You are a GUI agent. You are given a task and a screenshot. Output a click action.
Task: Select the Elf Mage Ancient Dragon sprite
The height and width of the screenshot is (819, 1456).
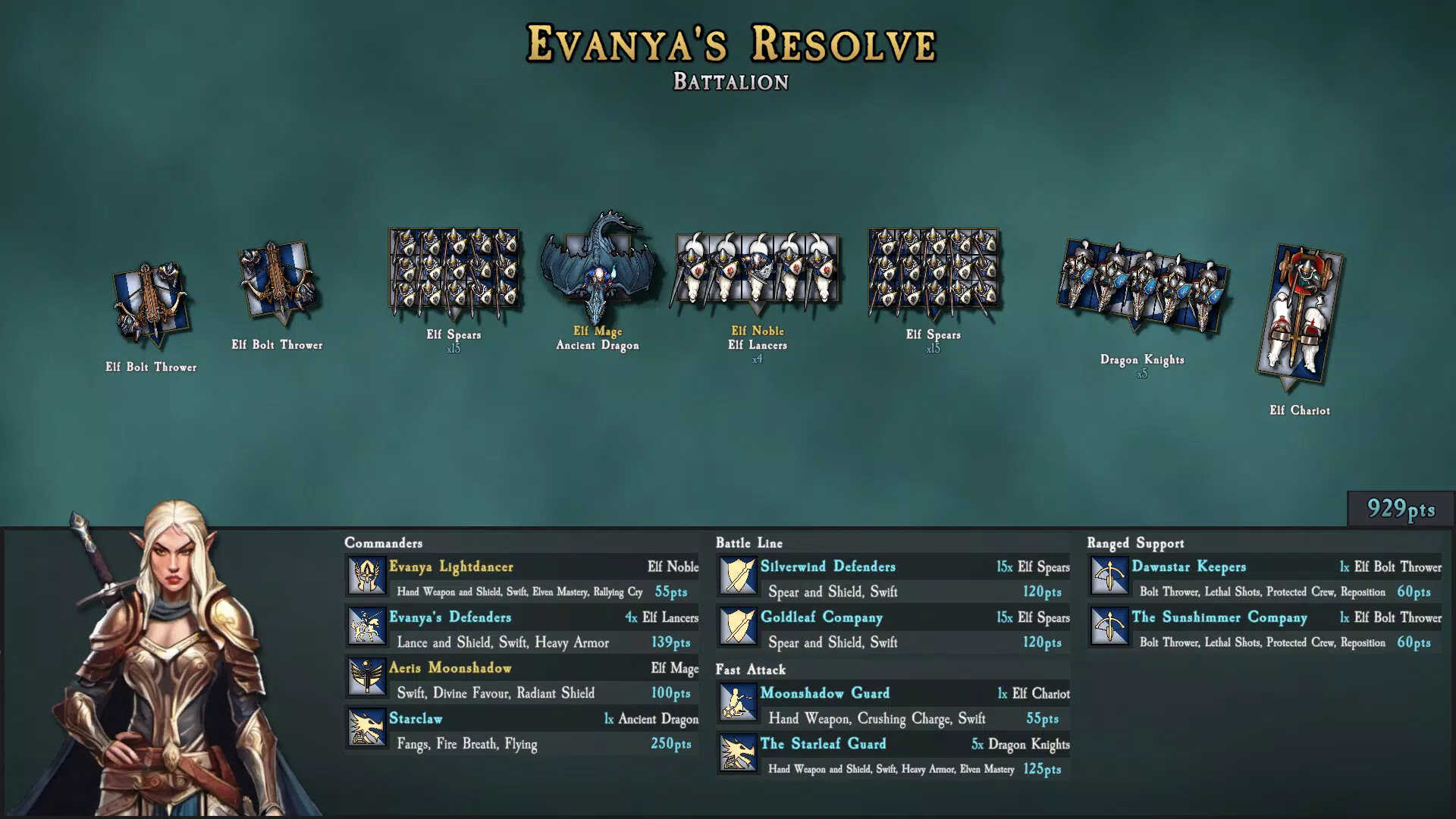(x=599, y=265)
